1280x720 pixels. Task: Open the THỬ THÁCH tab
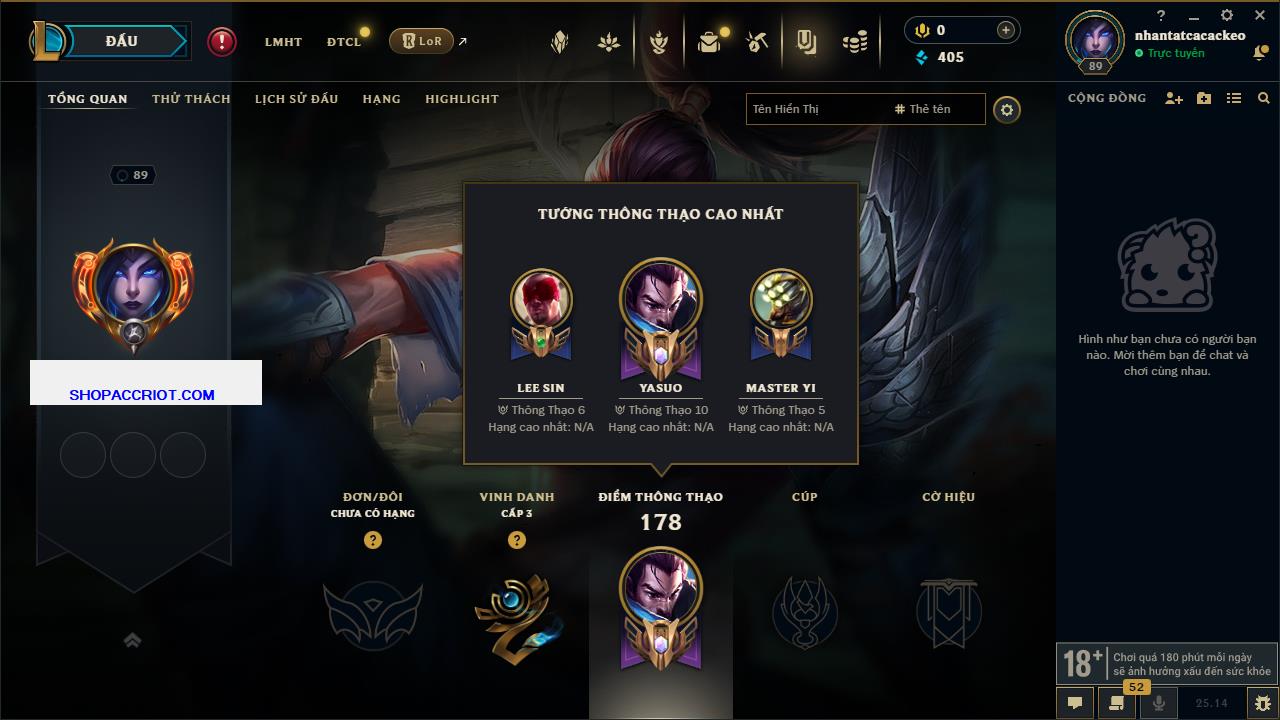pyautogui.click(x=191, y=99)
